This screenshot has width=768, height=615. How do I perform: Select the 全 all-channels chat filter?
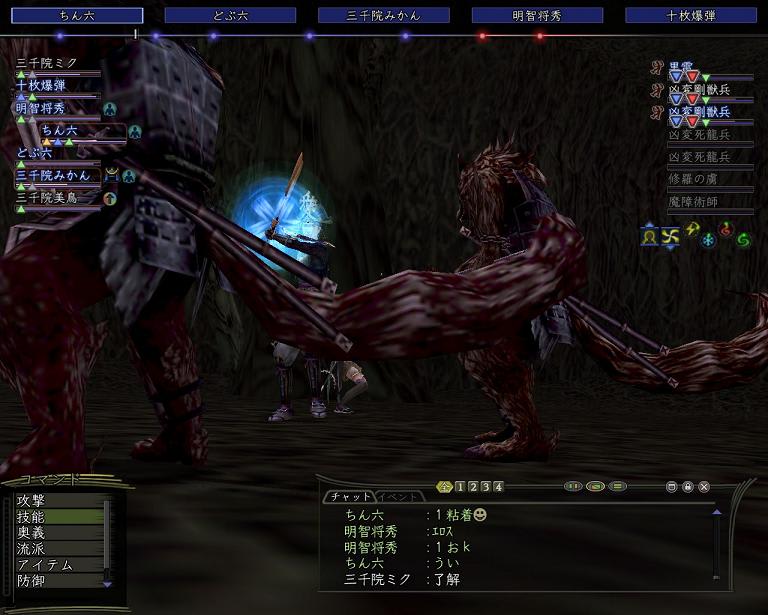click(445, 487)
